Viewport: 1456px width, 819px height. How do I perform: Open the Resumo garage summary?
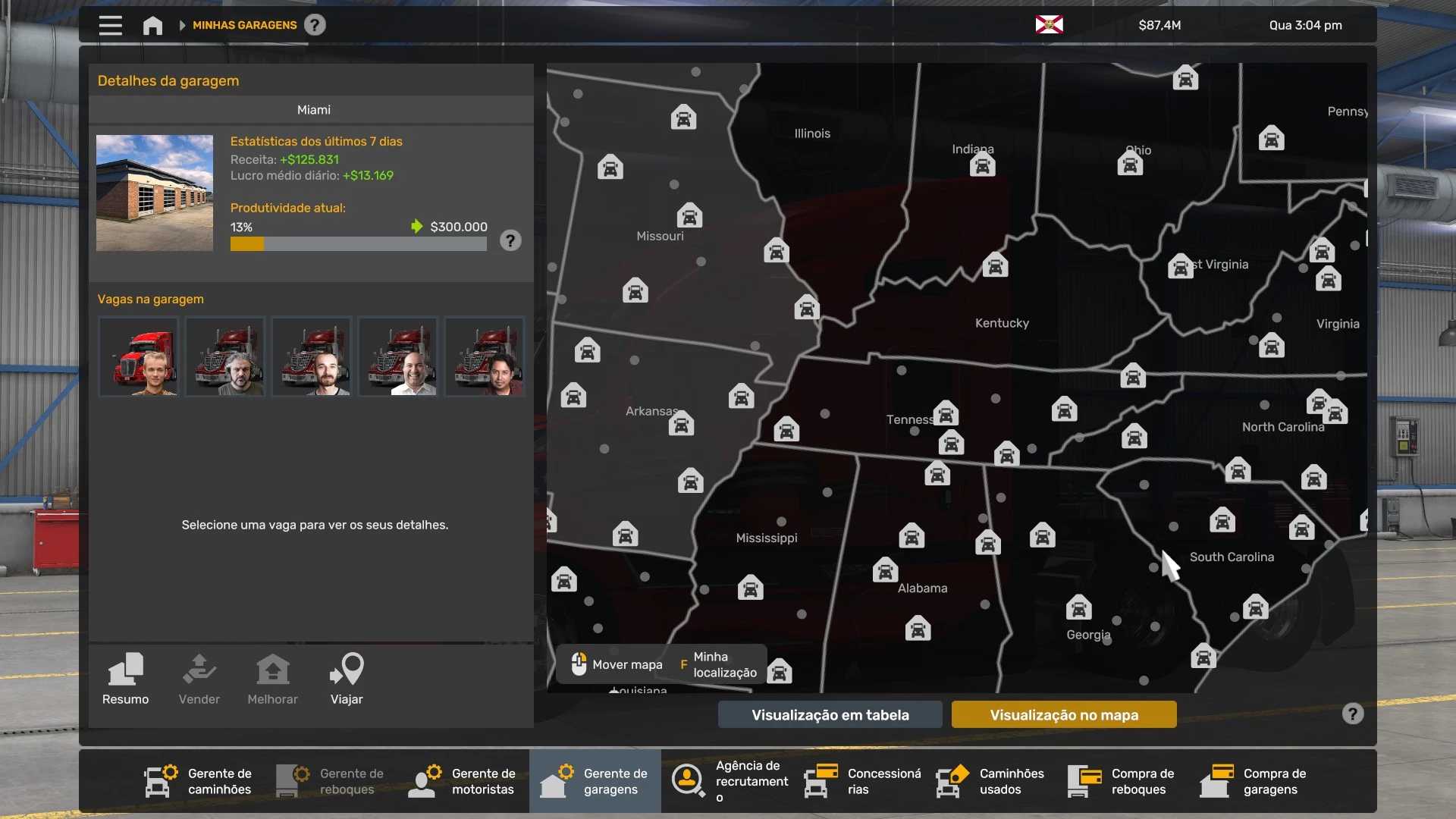pyautogui.click(x=126, y=679)
